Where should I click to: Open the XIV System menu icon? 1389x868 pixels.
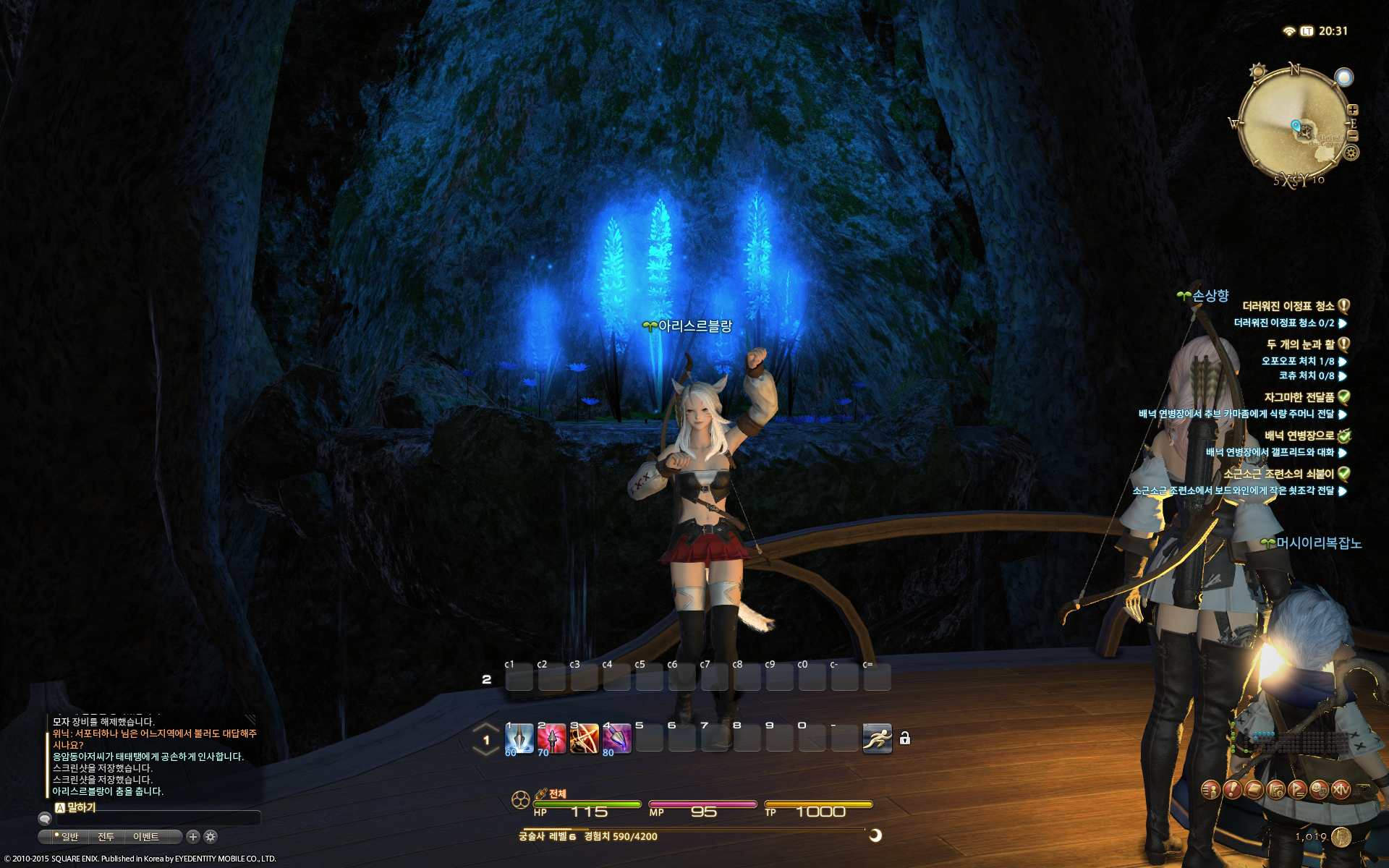coord(1341,790)
